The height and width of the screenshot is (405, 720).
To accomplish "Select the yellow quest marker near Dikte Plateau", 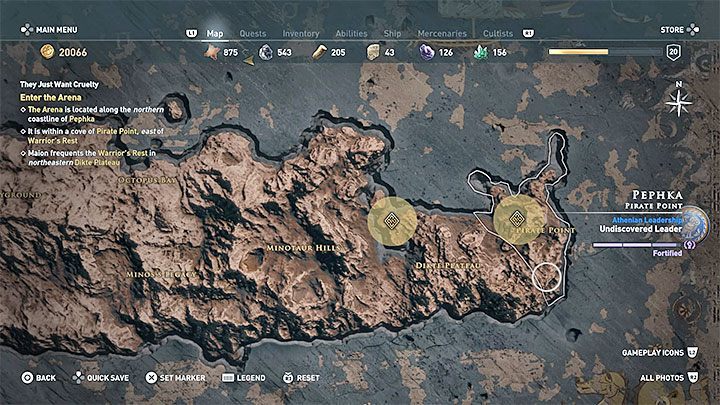I will click(x=393, y=222).
